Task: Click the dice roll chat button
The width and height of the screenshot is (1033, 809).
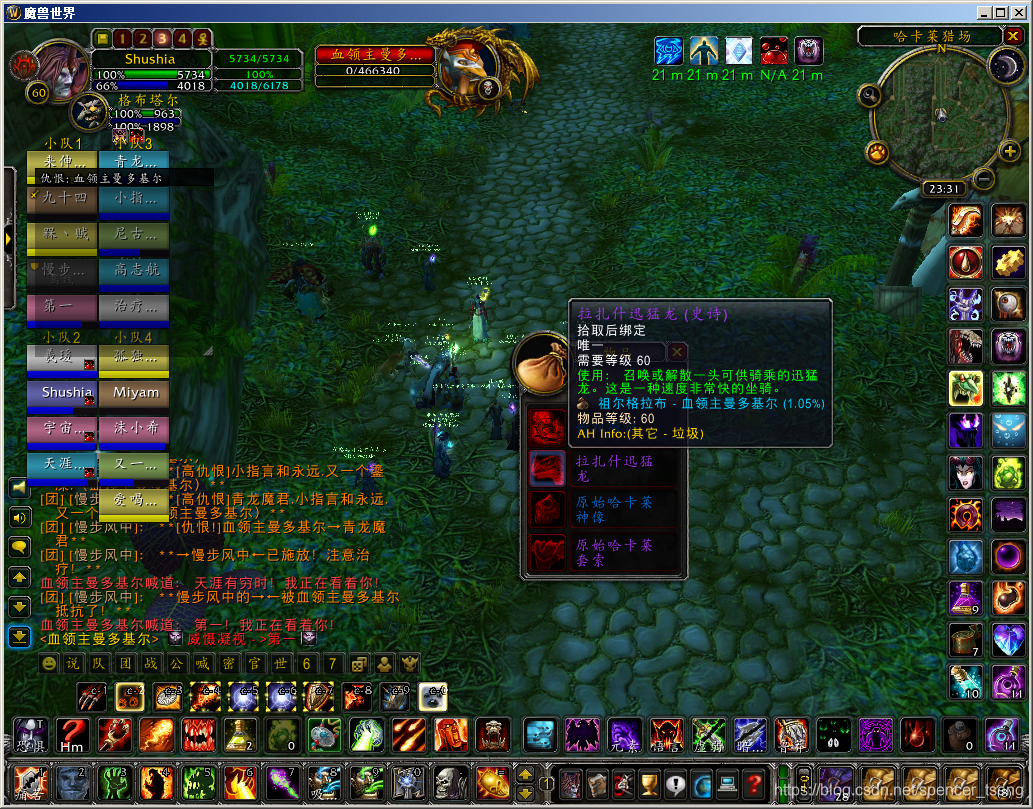Action: pyautogui.click(x=358, y=663)
